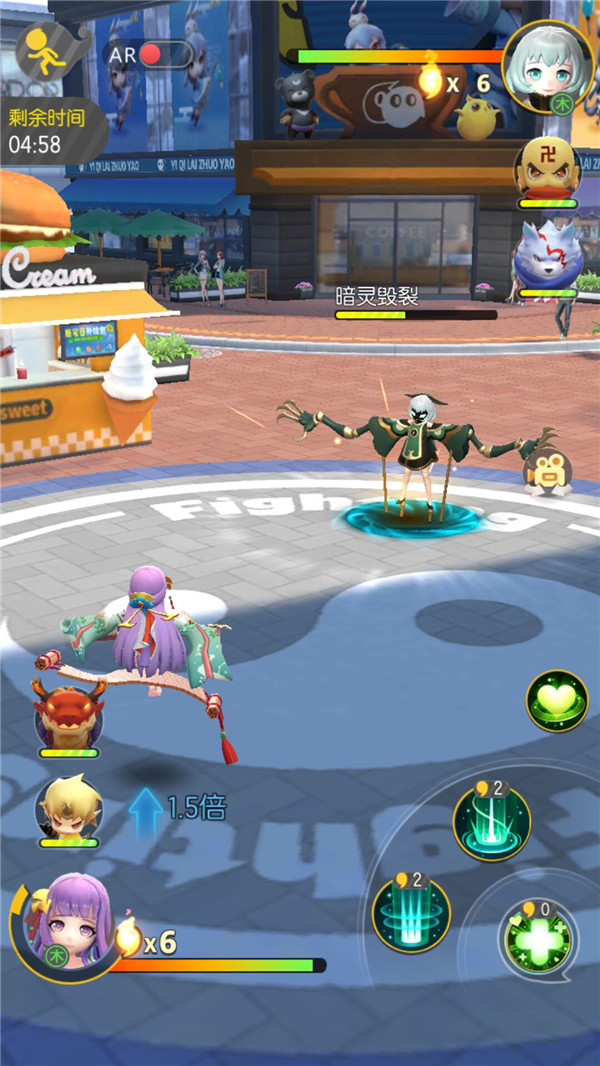The height and width of the screenshot is (1066, 600).
Task: Activate the glowing green heart skill
Action: click(557, 701)
